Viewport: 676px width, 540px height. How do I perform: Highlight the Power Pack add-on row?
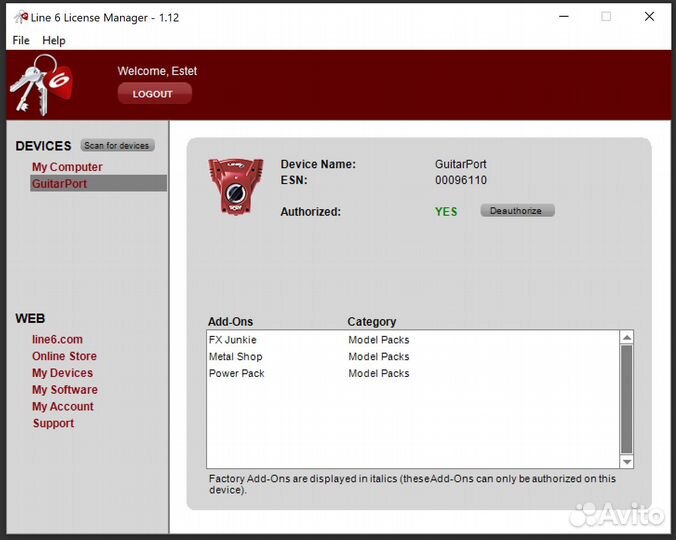236,374
